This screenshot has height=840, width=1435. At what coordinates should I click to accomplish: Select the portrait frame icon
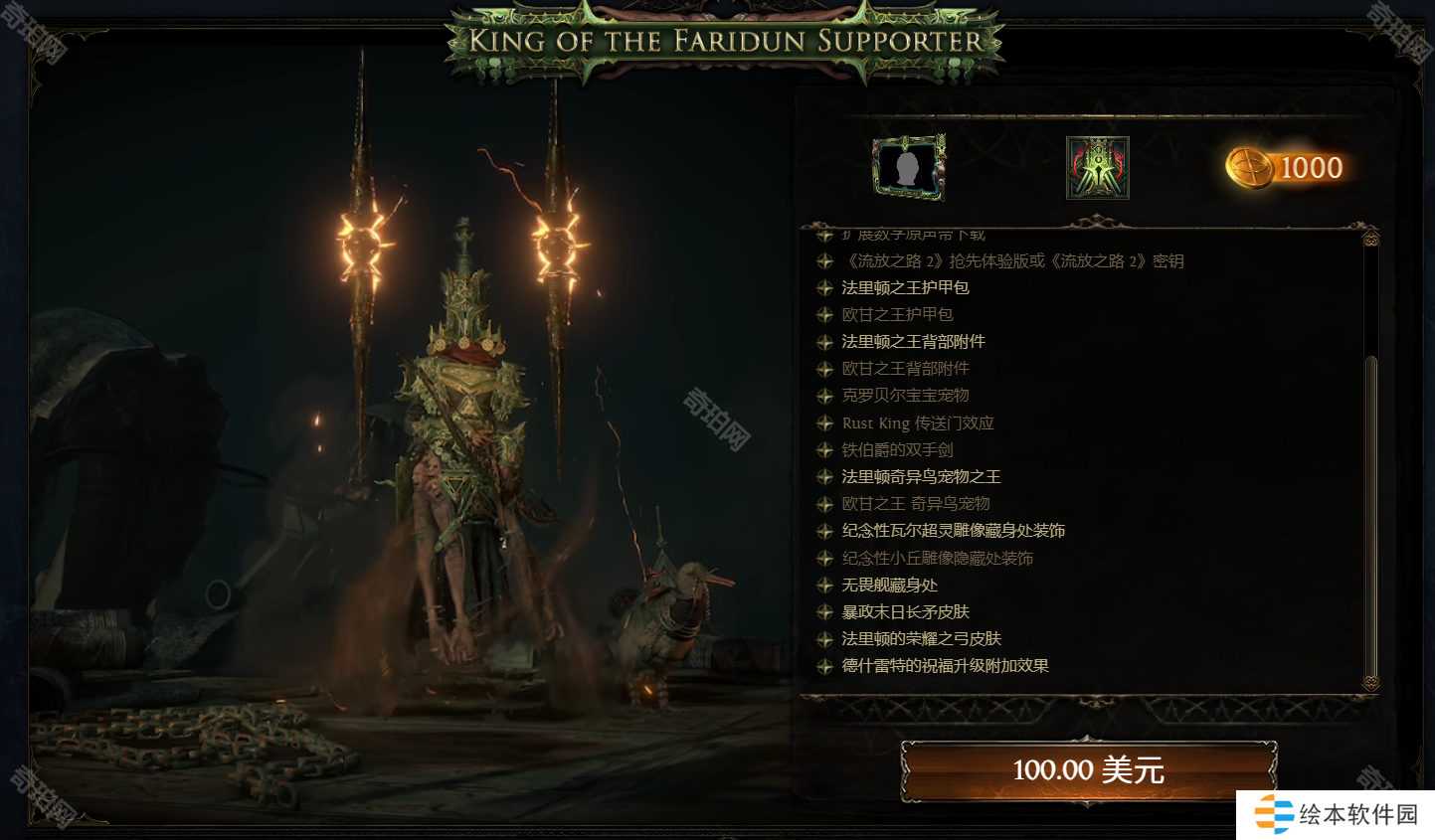click(x=908, y=168)
